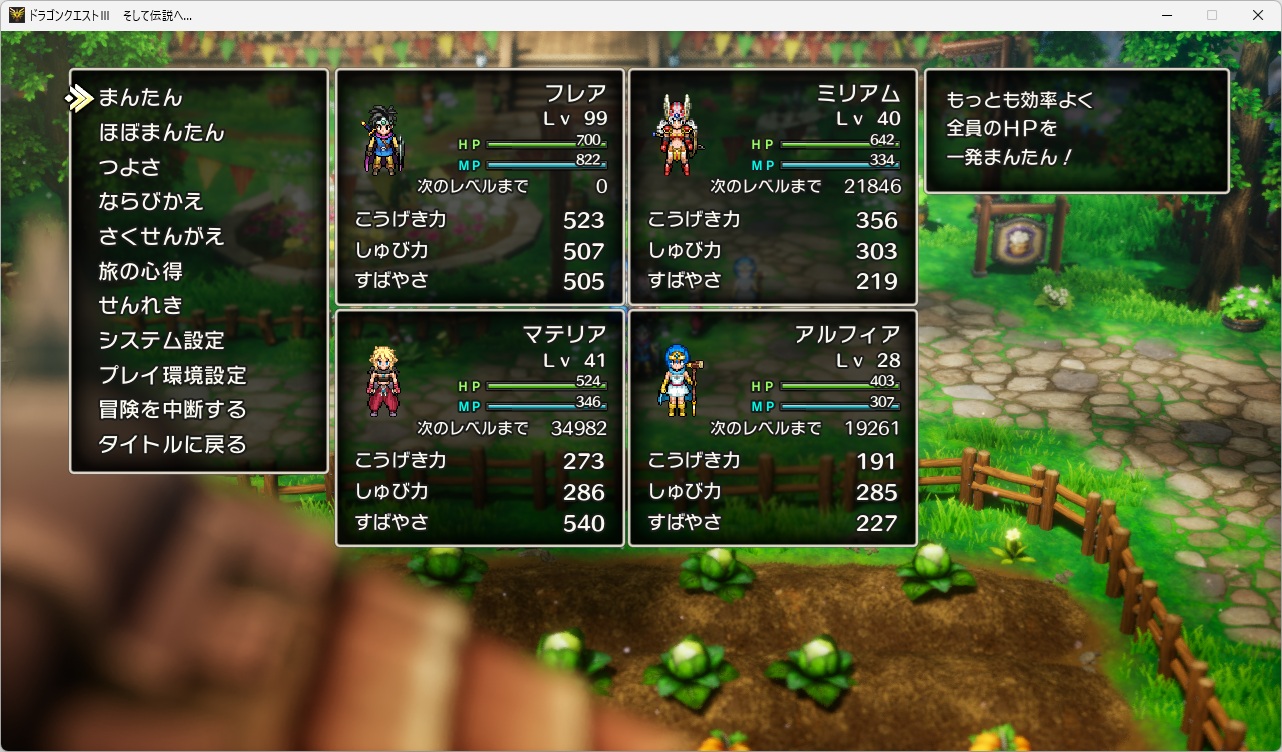Select ならびかえ to reorder the party
Image resolution: width=1282 pixels, height=752 pixels.
[x=151, y=202]
